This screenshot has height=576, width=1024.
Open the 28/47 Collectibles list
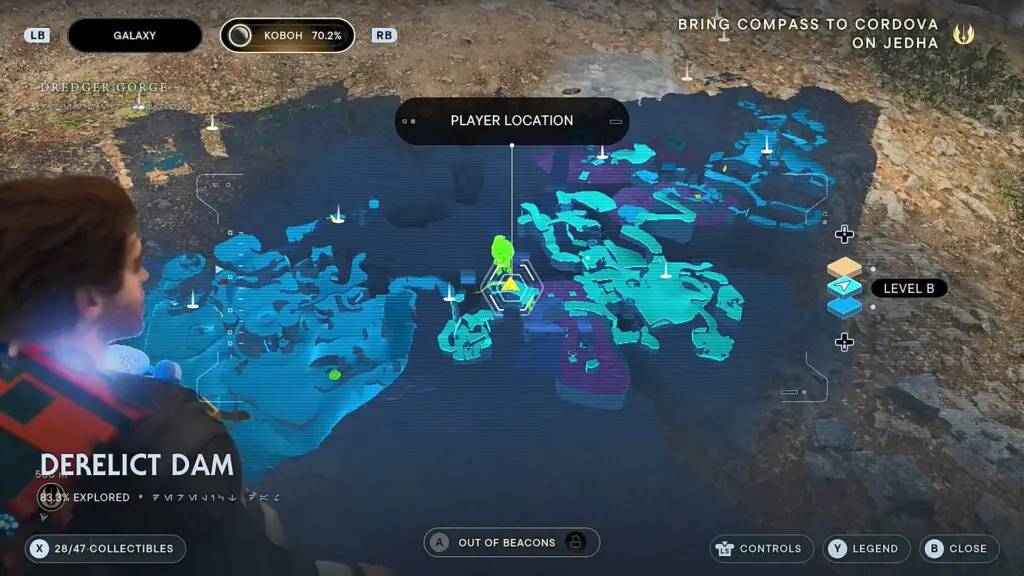[106, 548]
